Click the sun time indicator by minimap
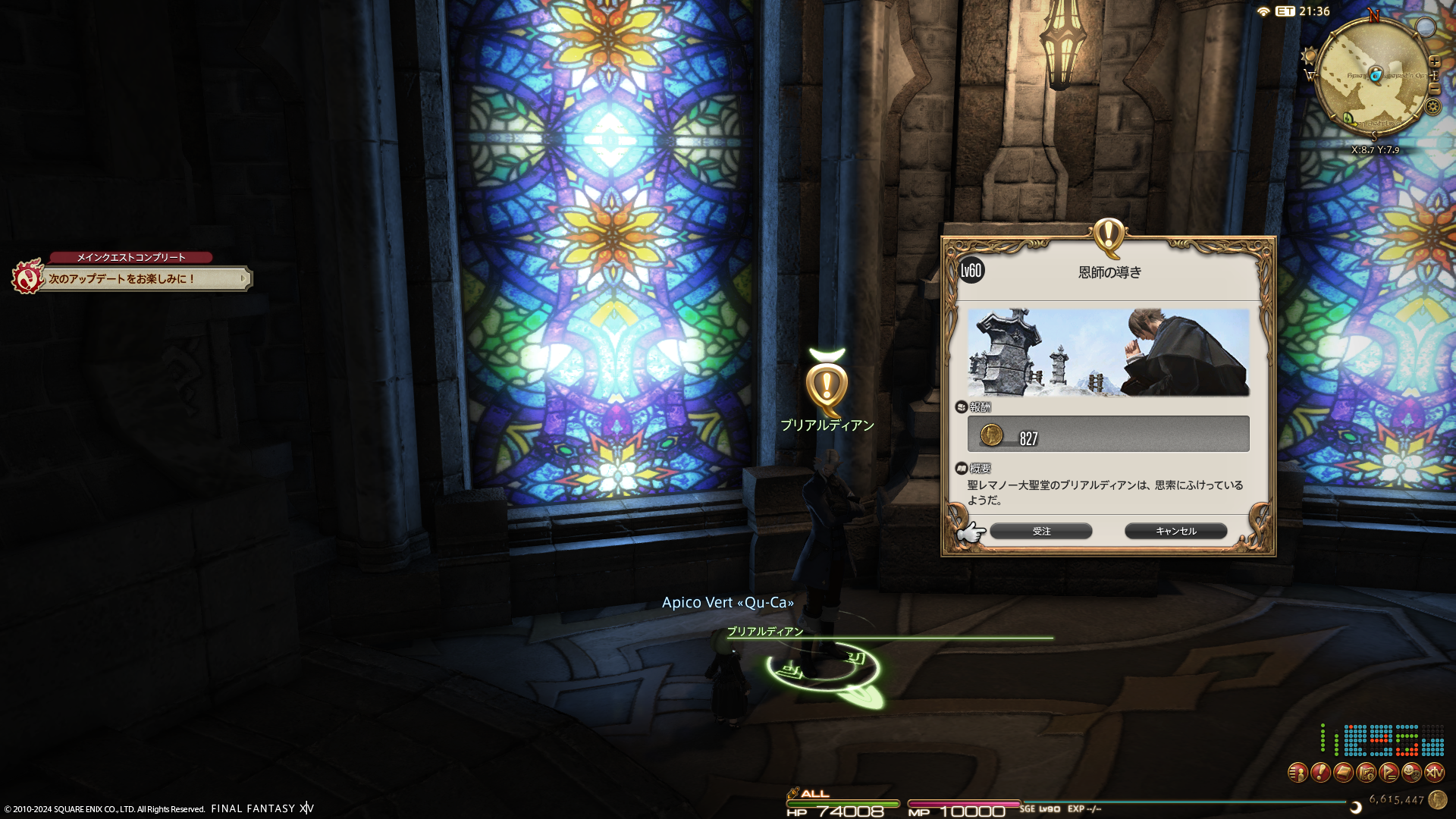This screenshot has height=819, width=1456. click(x=1309, y=56)
